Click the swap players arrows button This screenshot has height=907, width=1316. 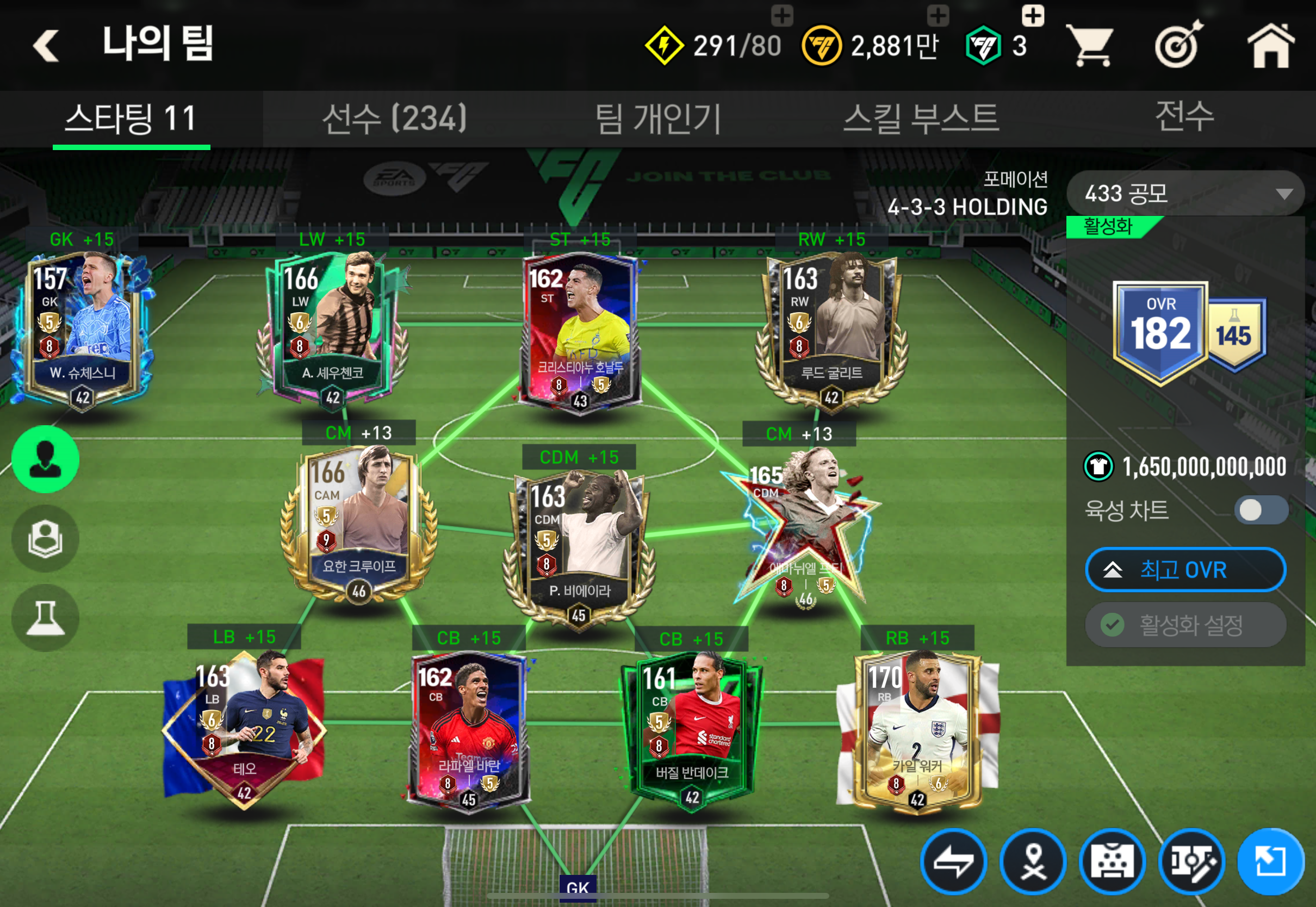click(x=953, y=861)
